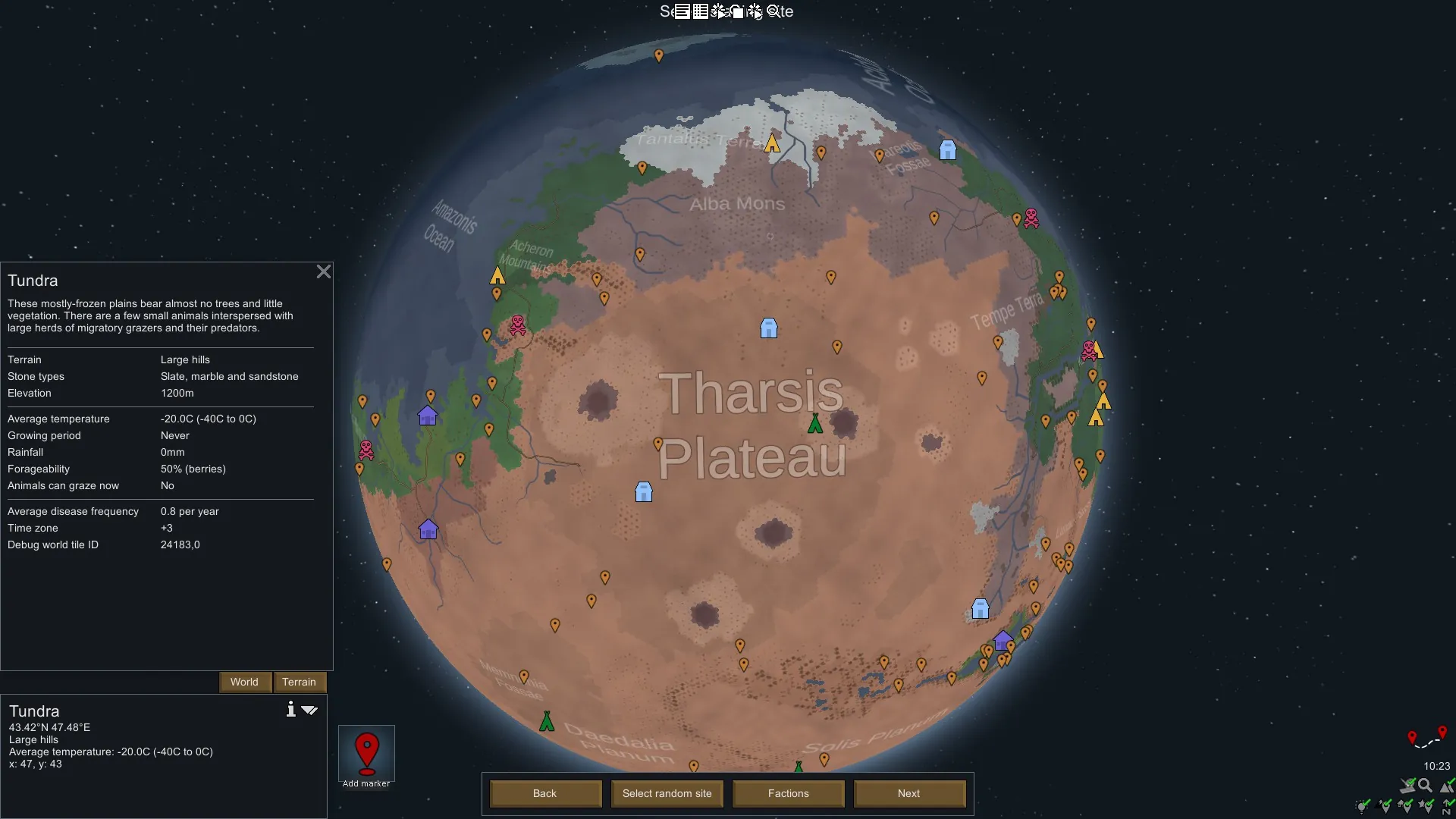Image resolution: width=1456 pixels, height=819 pixels.
Task: Click the text-lines icon in top toolbar
Action: pyautogui.click(x=682, y=11)
